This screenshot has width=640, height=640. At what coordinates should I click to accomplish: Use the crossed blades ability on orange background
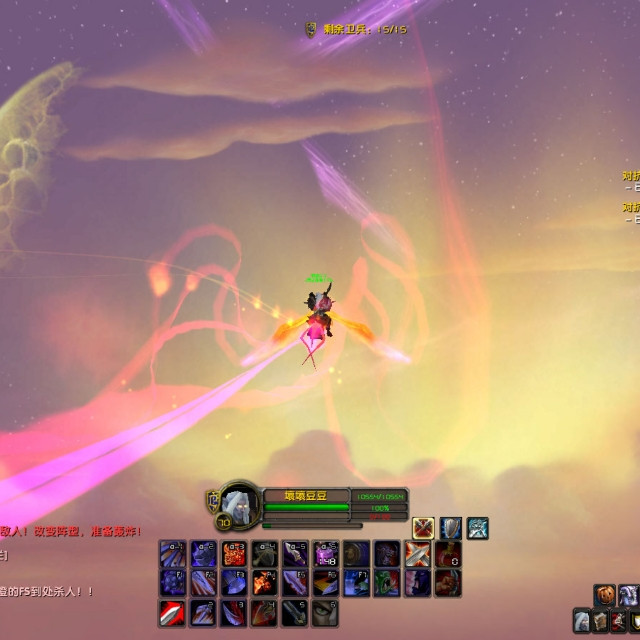tap(418, 554)
